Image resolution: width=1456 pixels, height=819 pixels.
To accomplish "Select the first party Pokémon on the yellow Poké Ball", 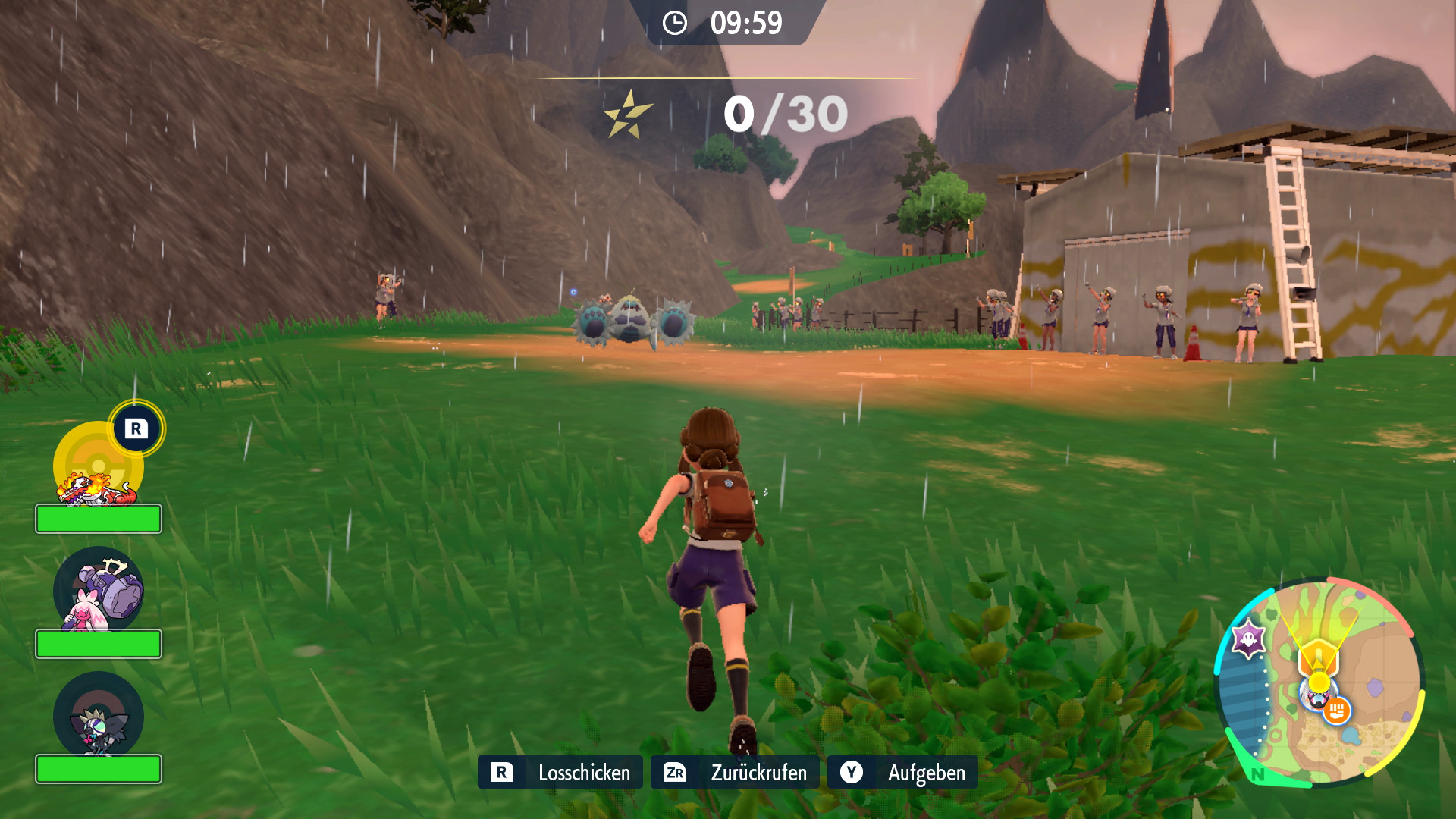I will tap(99, 466).
